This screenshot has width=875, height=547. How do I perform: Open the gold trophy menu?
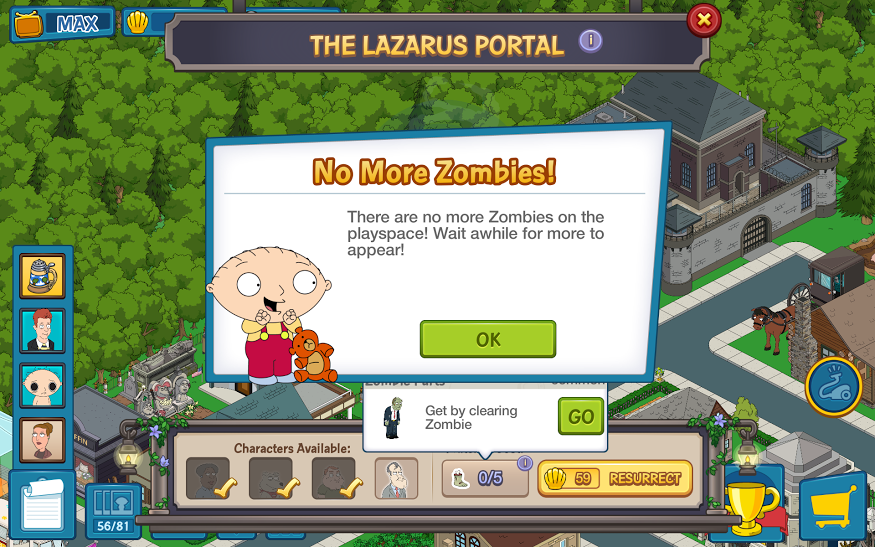coord(752,505)
